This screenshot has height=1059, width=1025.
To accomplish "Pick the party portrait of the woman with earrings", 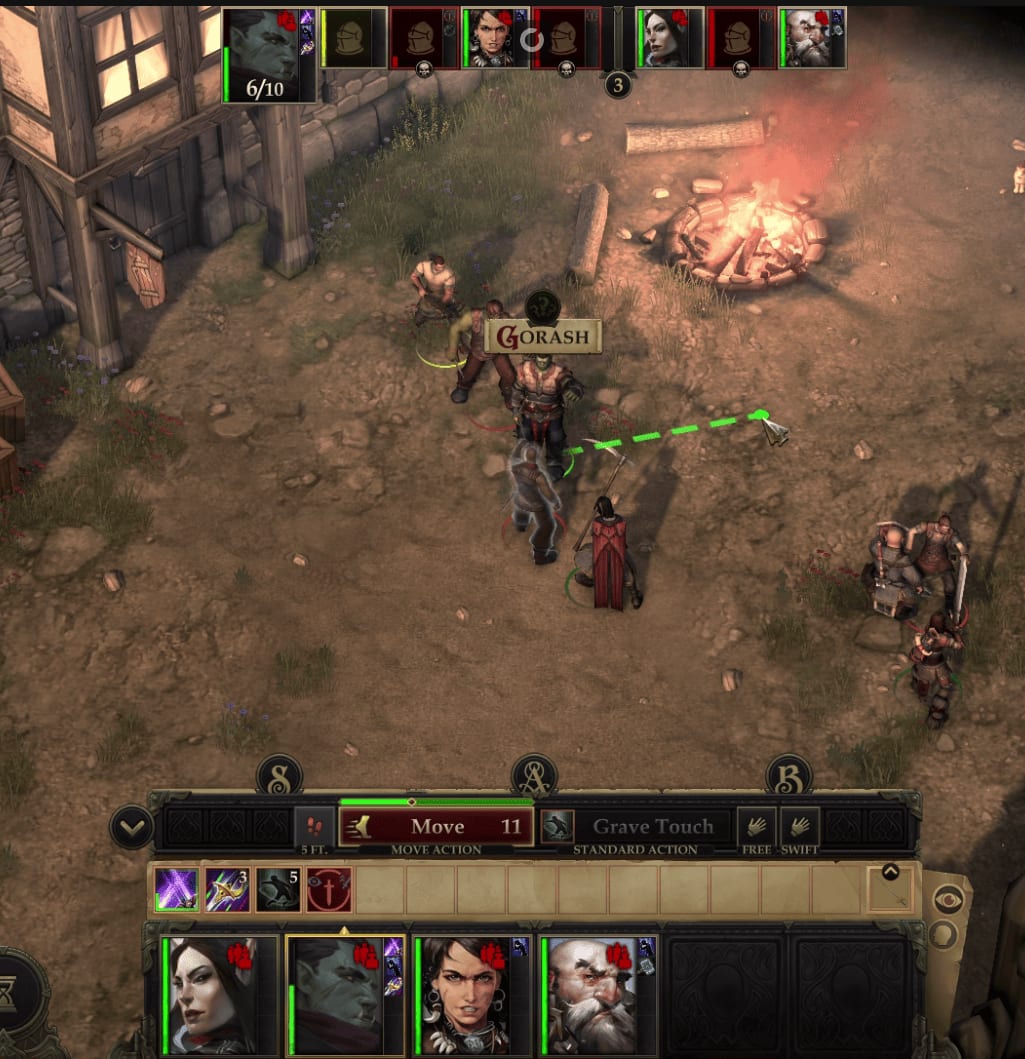I will coord(471,993).
